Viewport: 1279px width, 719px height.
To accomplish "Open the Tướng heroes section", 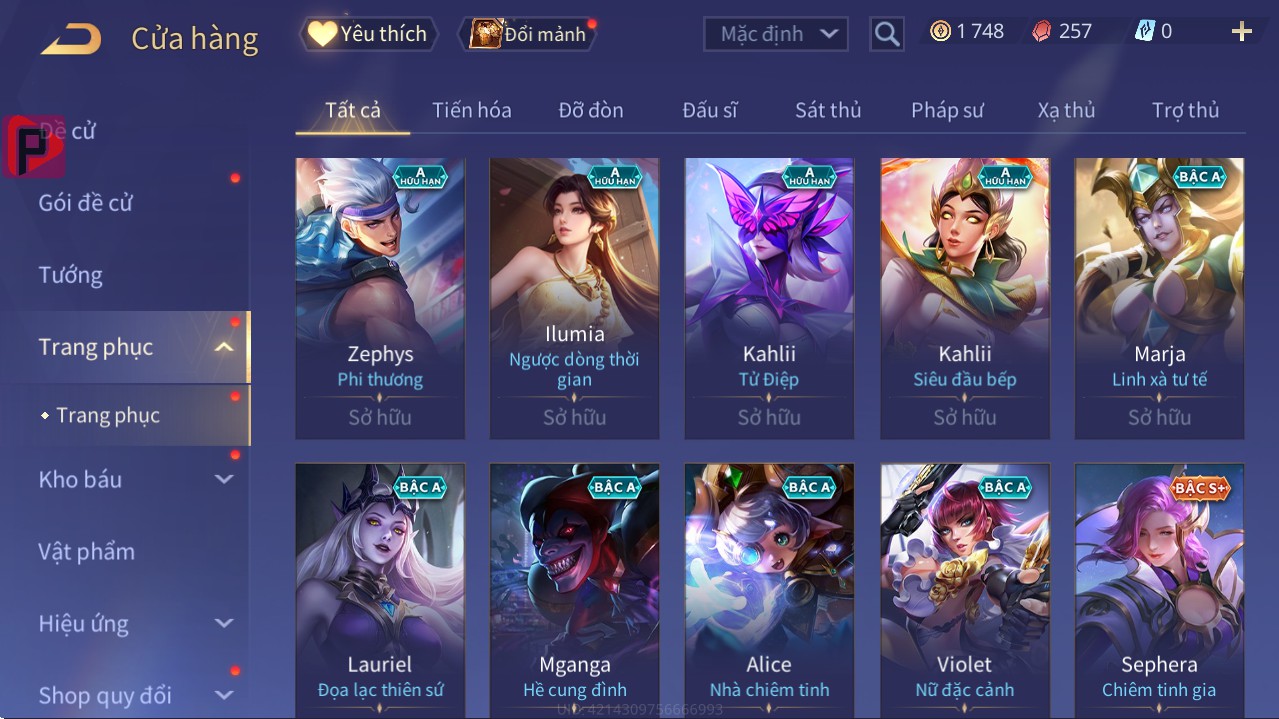I will coord(70,275).
